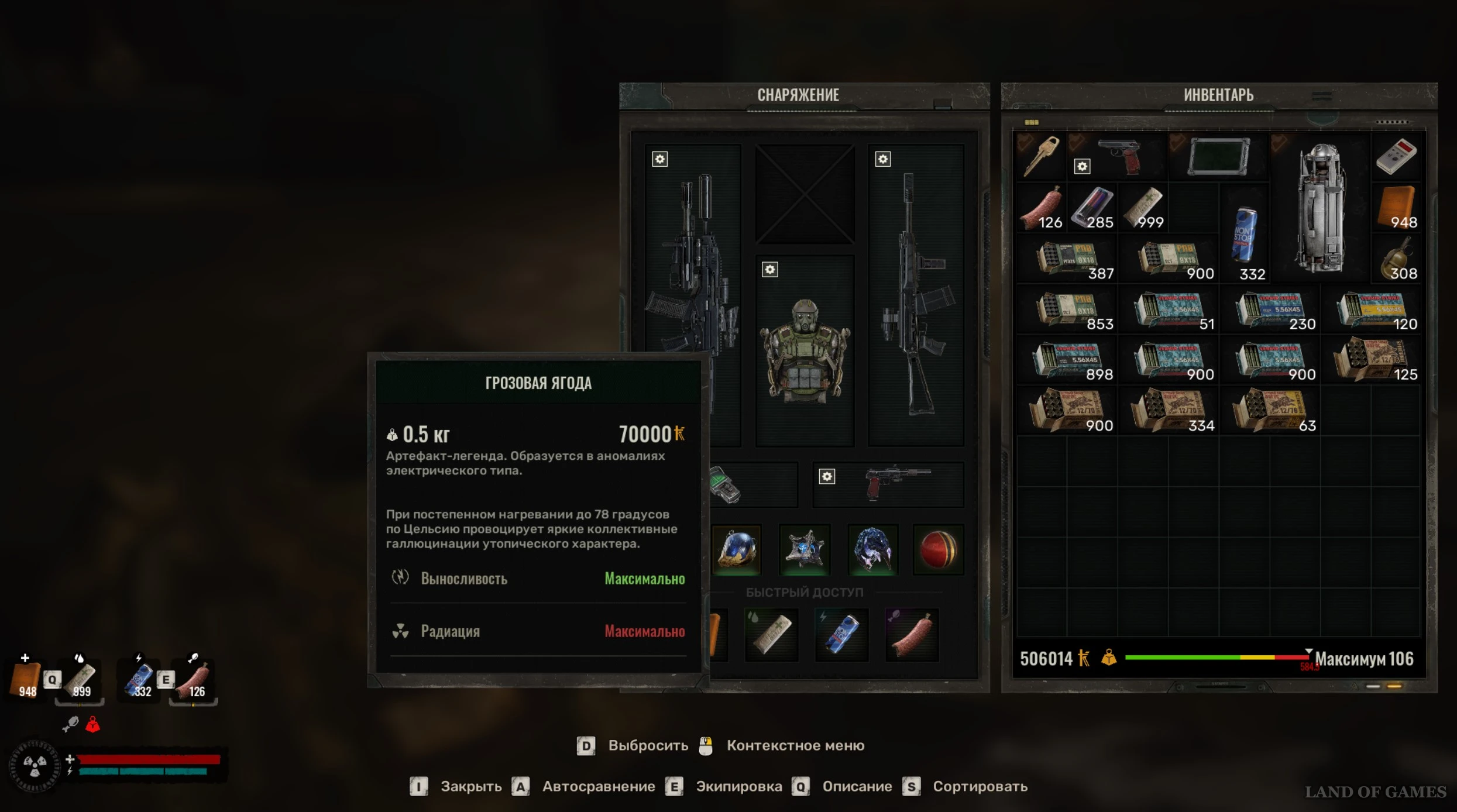
Task: Select the orange medkit stack 948
Action: tap(1396, 208)
